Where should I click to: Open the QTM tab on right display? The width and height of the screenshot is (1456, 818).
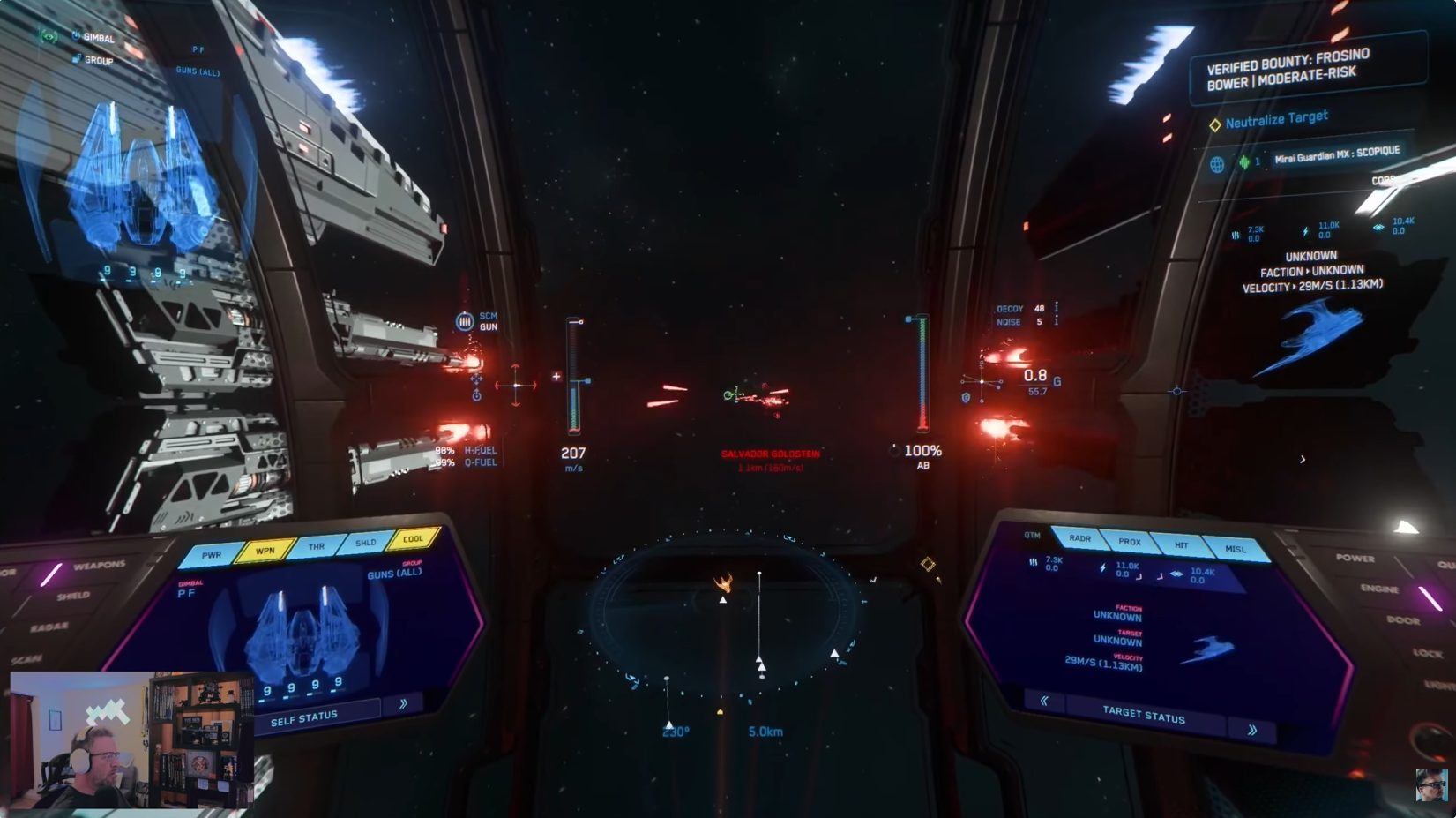[x=1032, y=535]
